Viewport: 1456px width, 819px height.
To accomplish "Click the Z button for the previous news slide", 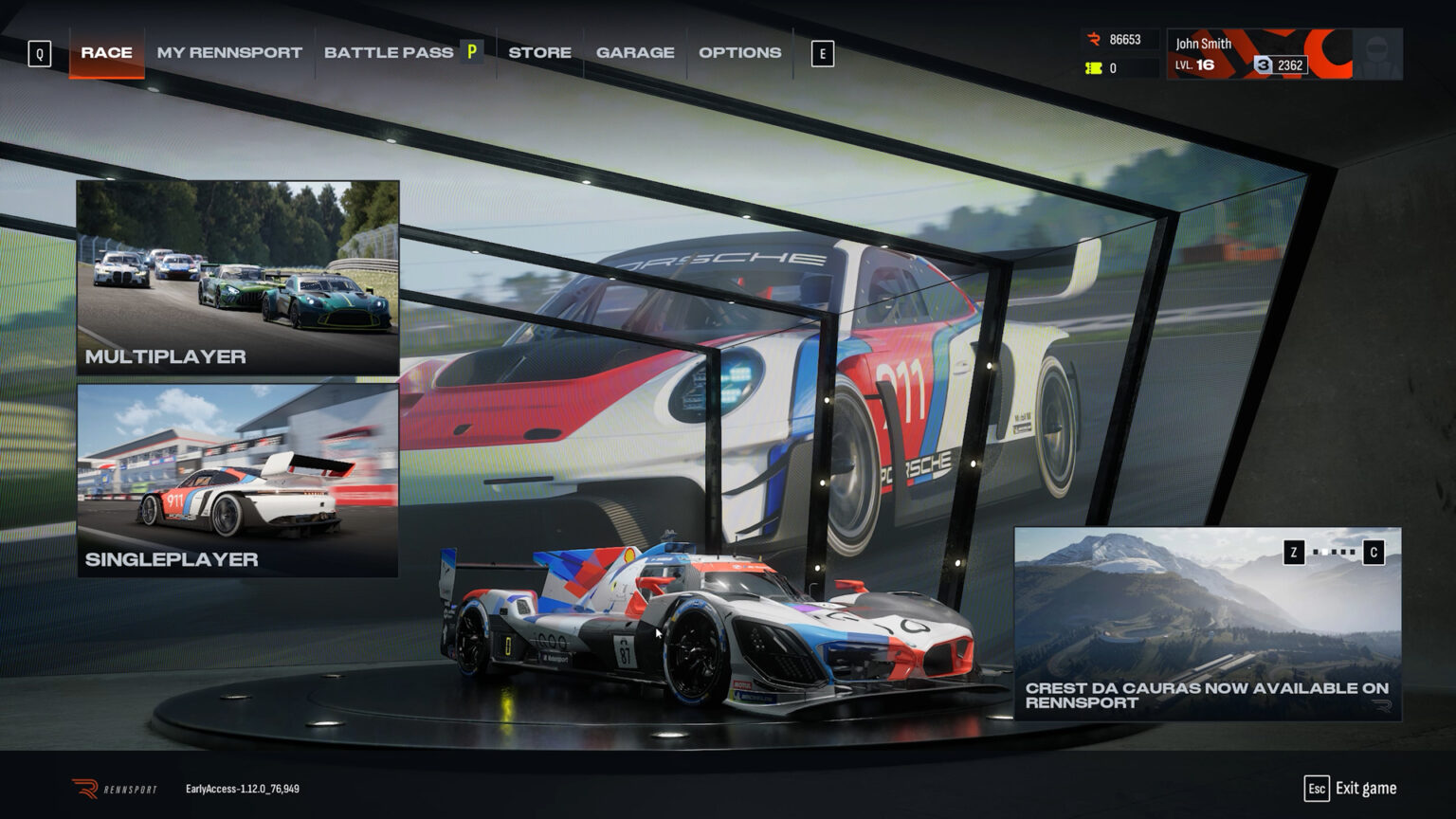I will 1294,552.
